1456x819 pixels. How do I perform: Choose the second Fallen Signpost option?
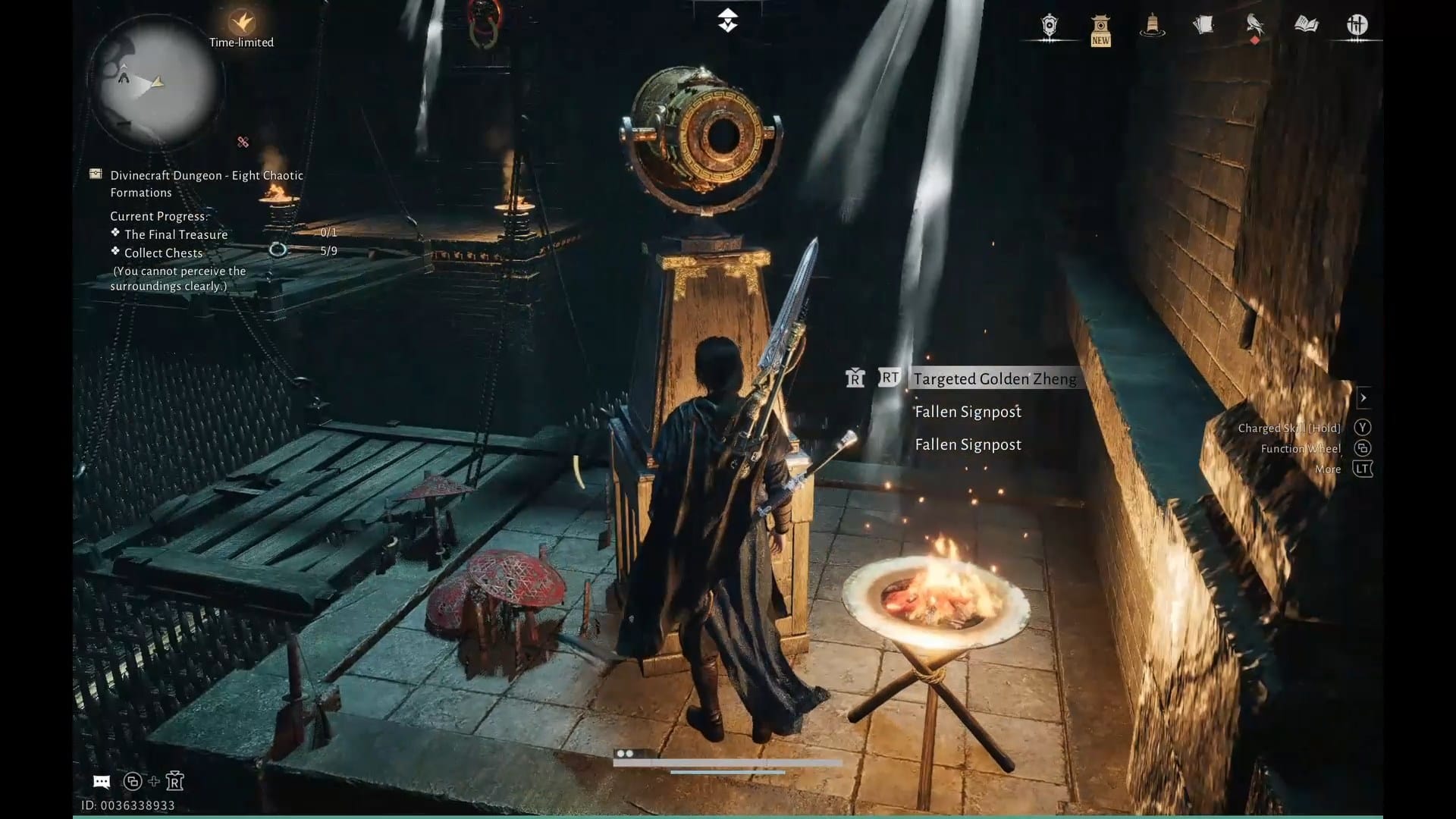(968, 444)
